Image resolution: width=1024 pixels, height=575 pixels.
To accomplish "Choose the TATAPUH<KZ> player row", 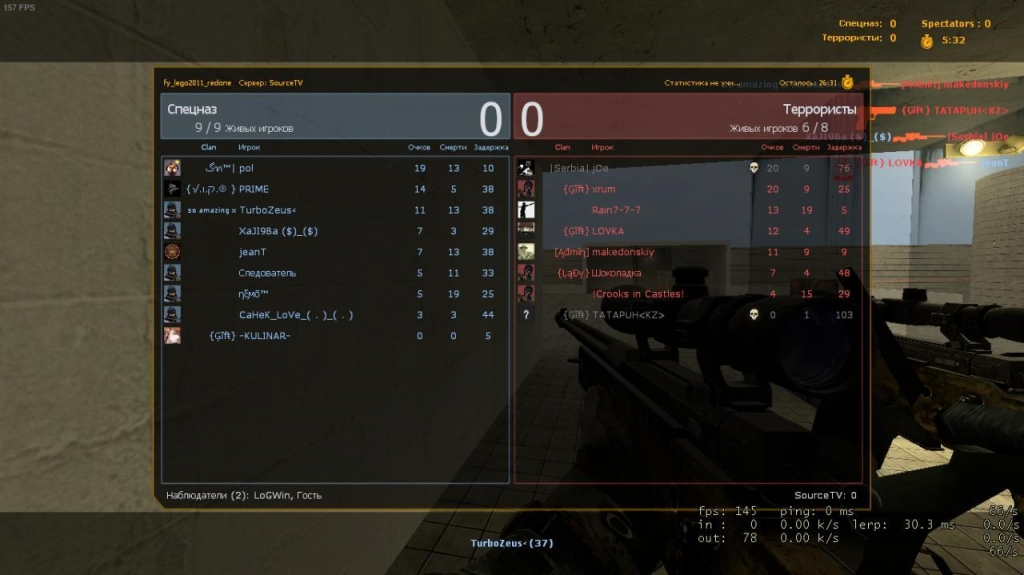I will [628, 315].
